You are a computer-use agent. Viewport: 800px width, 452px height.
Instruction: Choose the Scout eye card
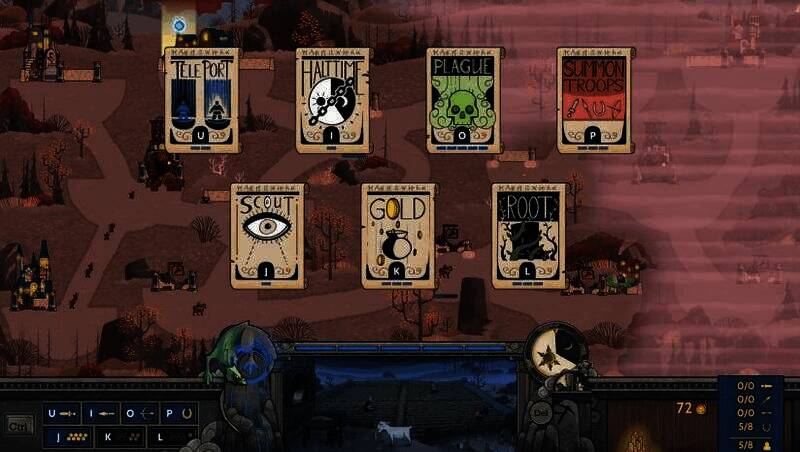[x=268, y=234]
